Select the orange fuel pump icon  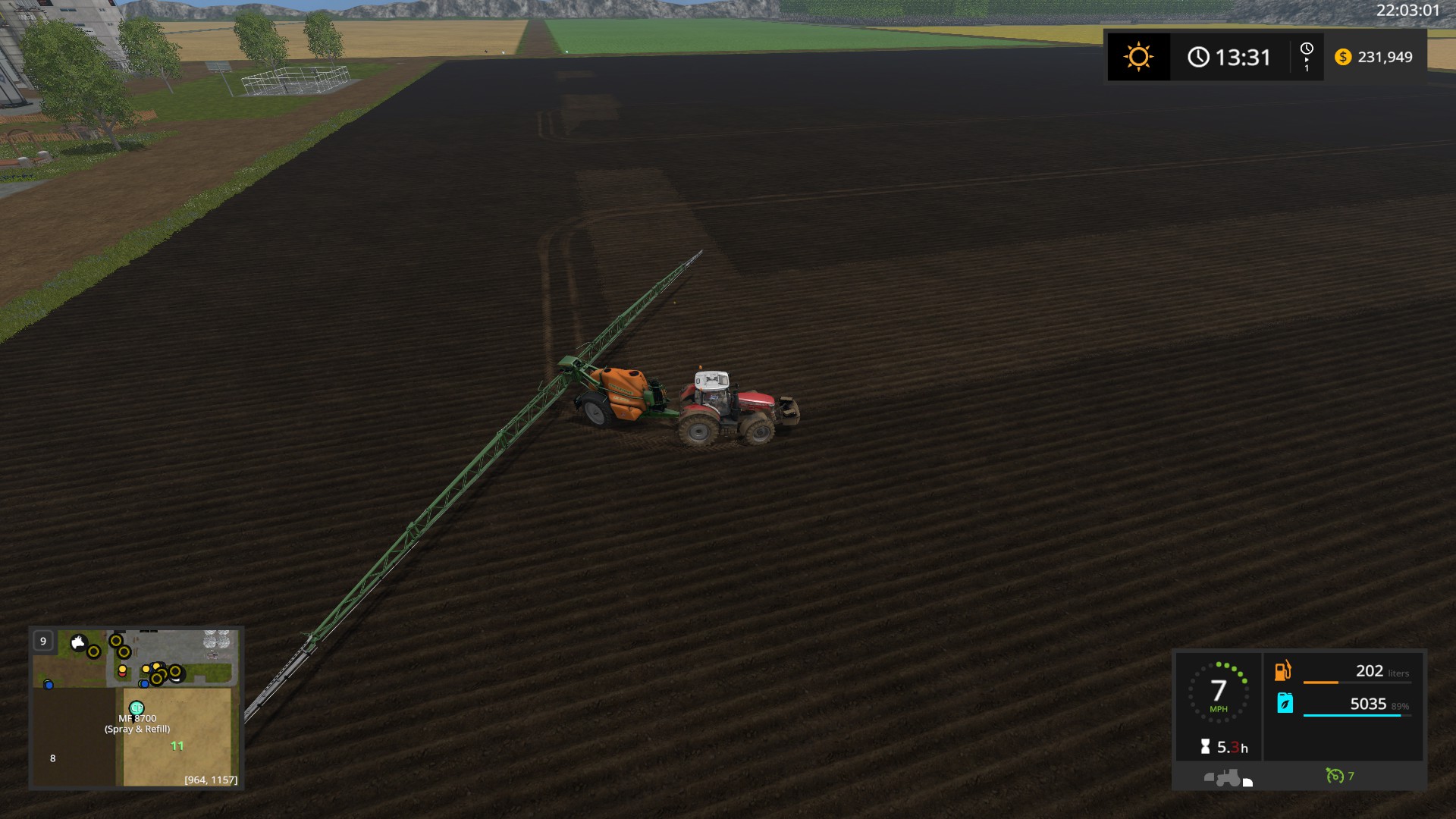(1282, 672)
